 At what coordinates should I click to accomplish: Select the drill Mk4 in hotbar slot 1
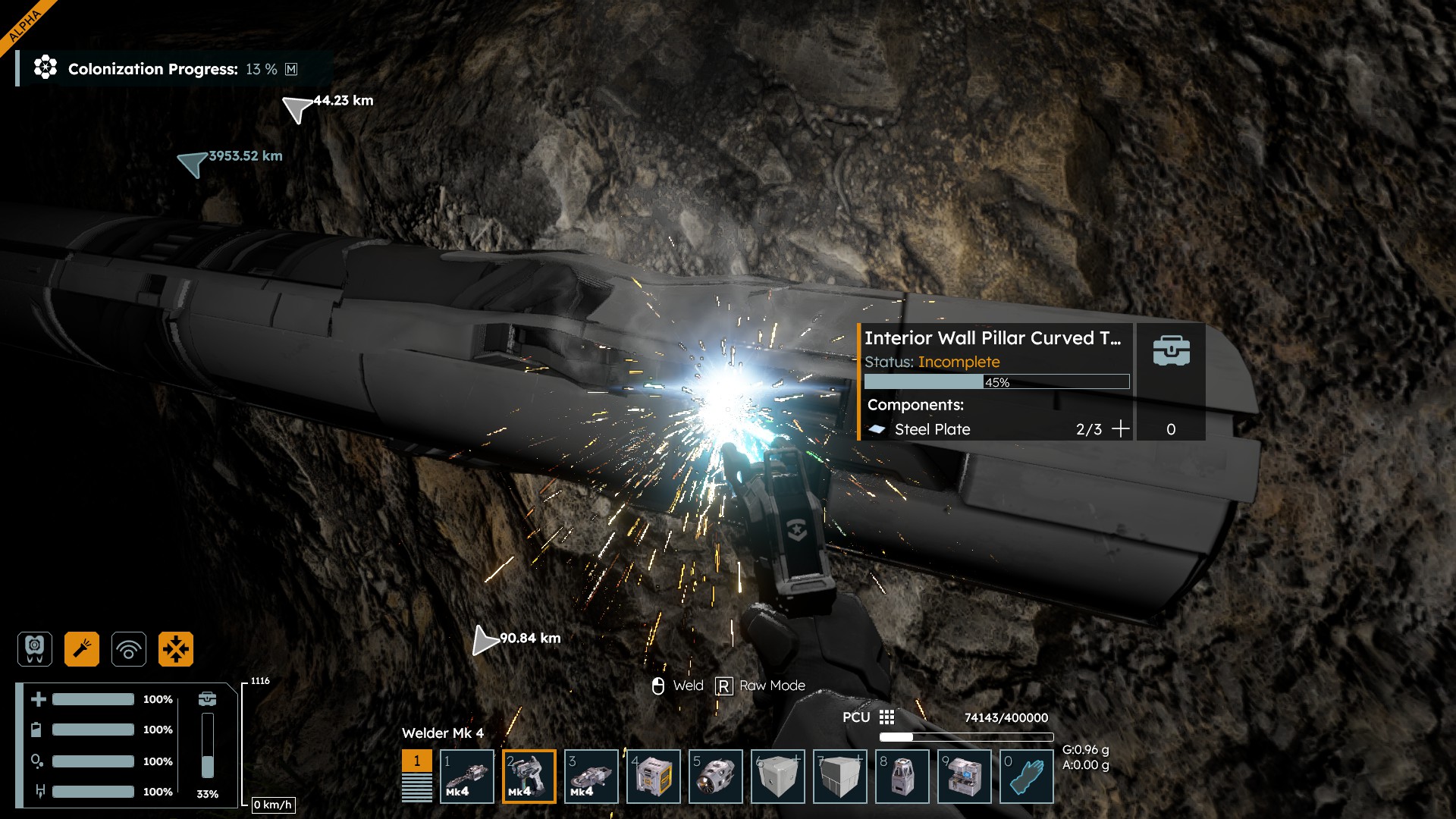point(467,777)
